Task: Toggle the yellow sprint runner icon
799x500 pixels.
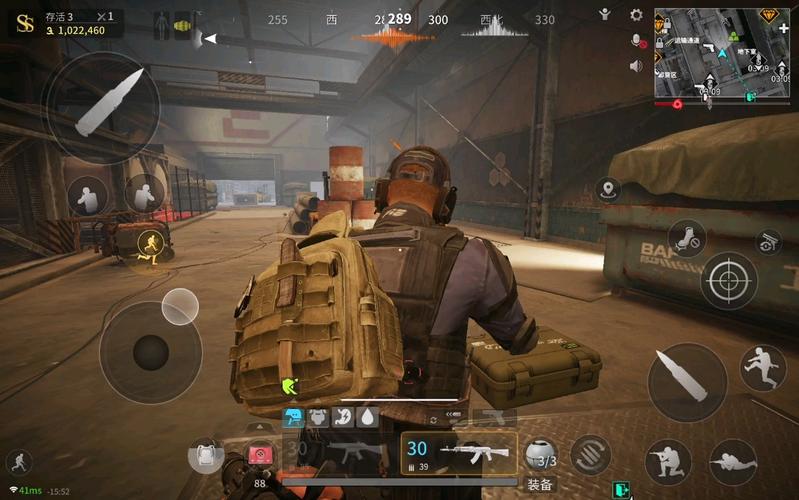Action: (x=151, y=246)
